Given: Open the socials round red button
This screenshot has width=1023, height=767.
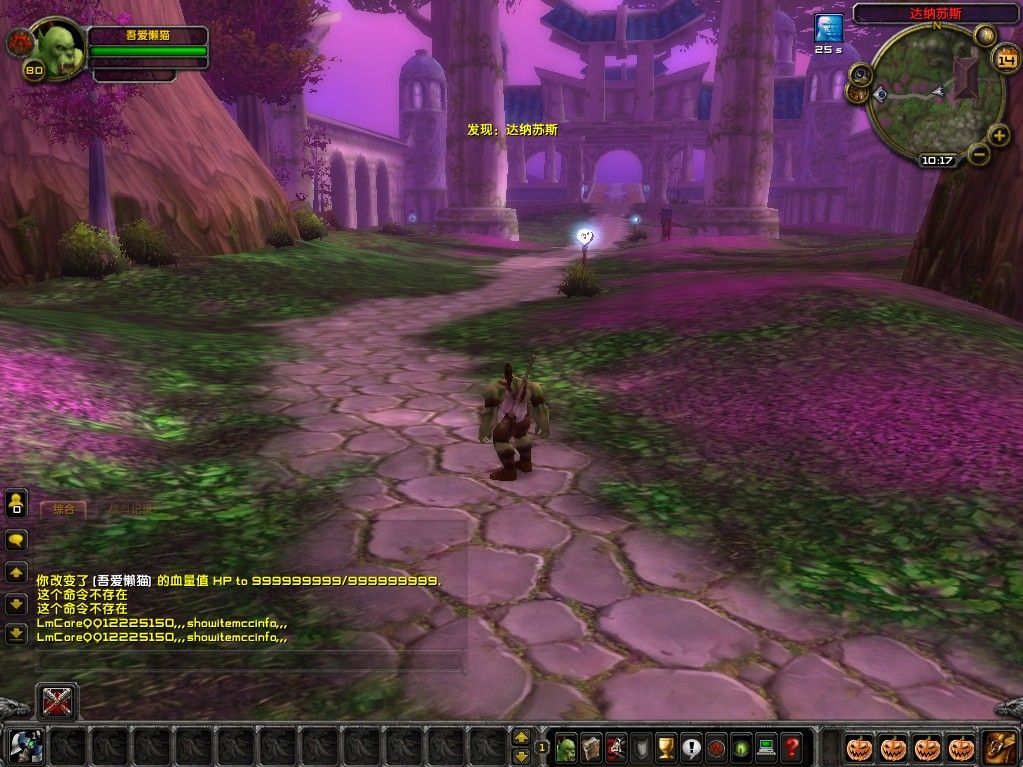Looking at the screenshot, I should click(716, 746).
